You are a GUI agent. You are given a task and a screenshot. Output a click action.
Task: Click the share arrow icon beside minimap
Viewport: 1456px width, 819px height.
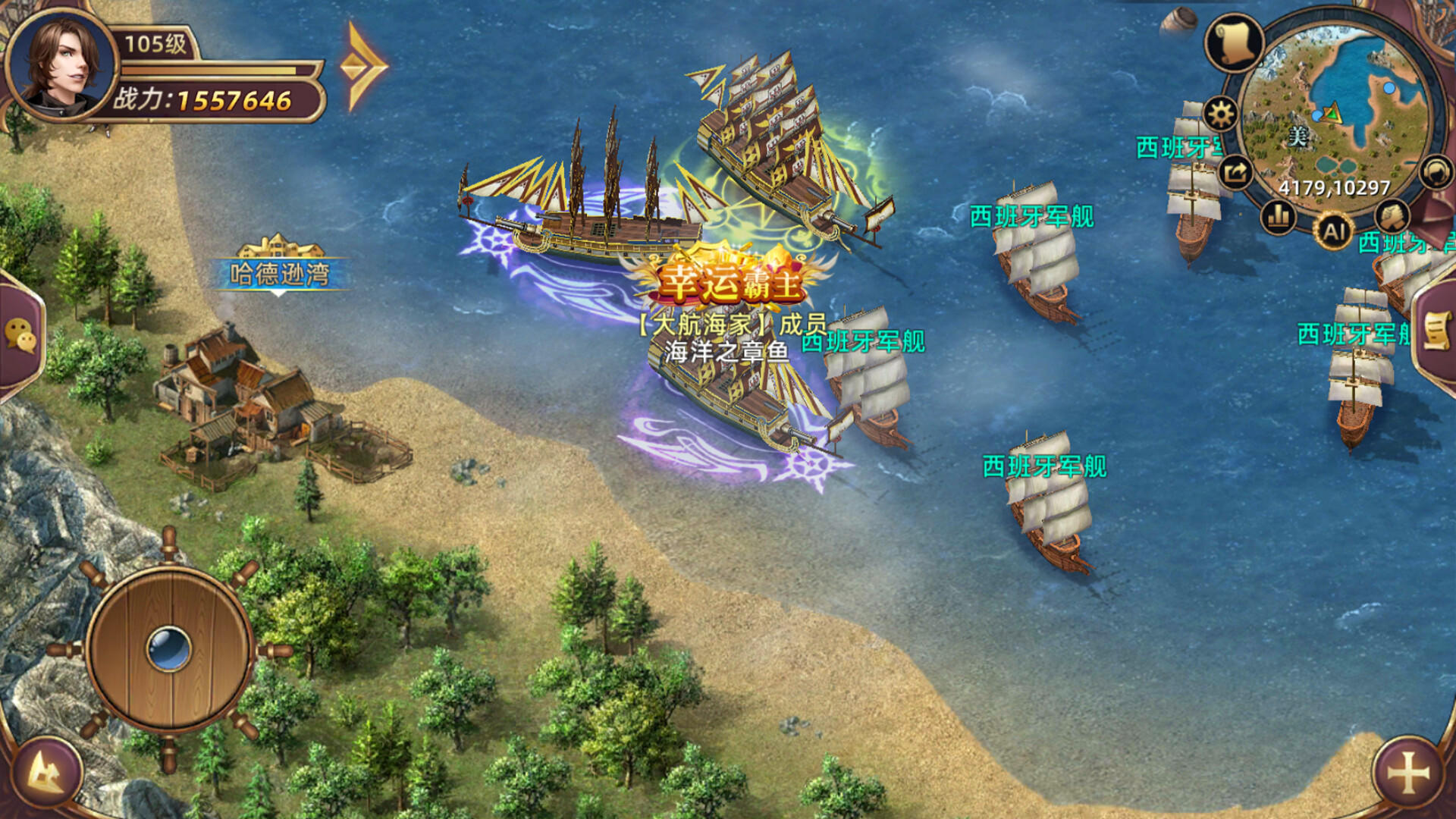(1234, 172)
